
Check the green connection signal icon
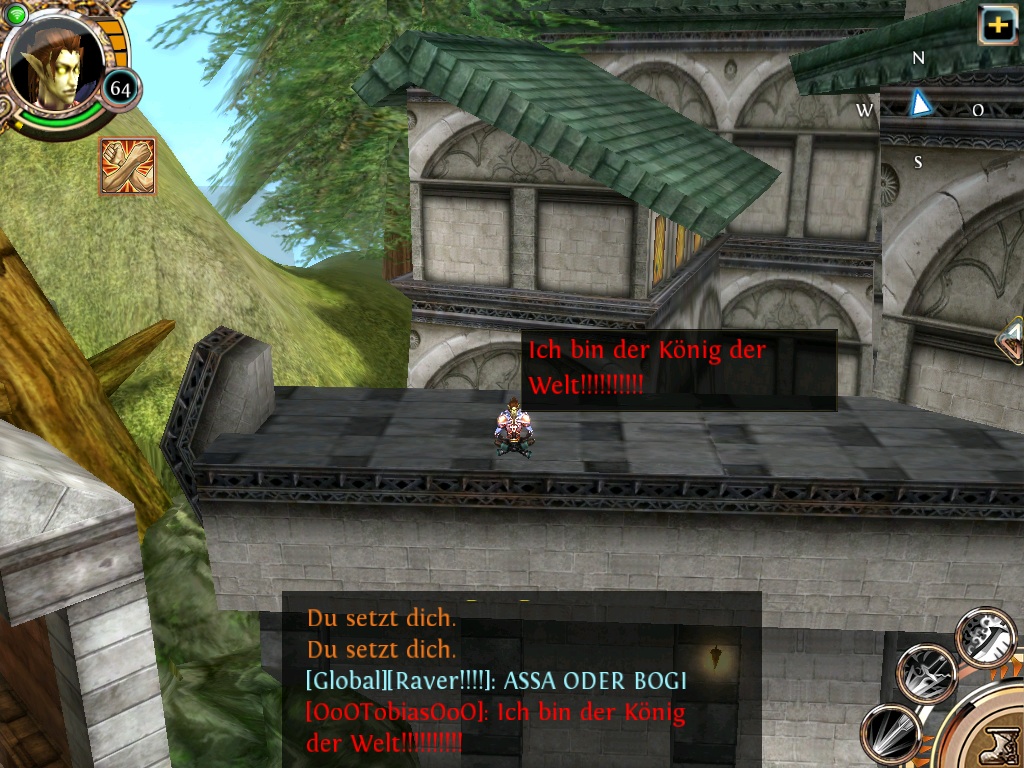click(16, 13)
